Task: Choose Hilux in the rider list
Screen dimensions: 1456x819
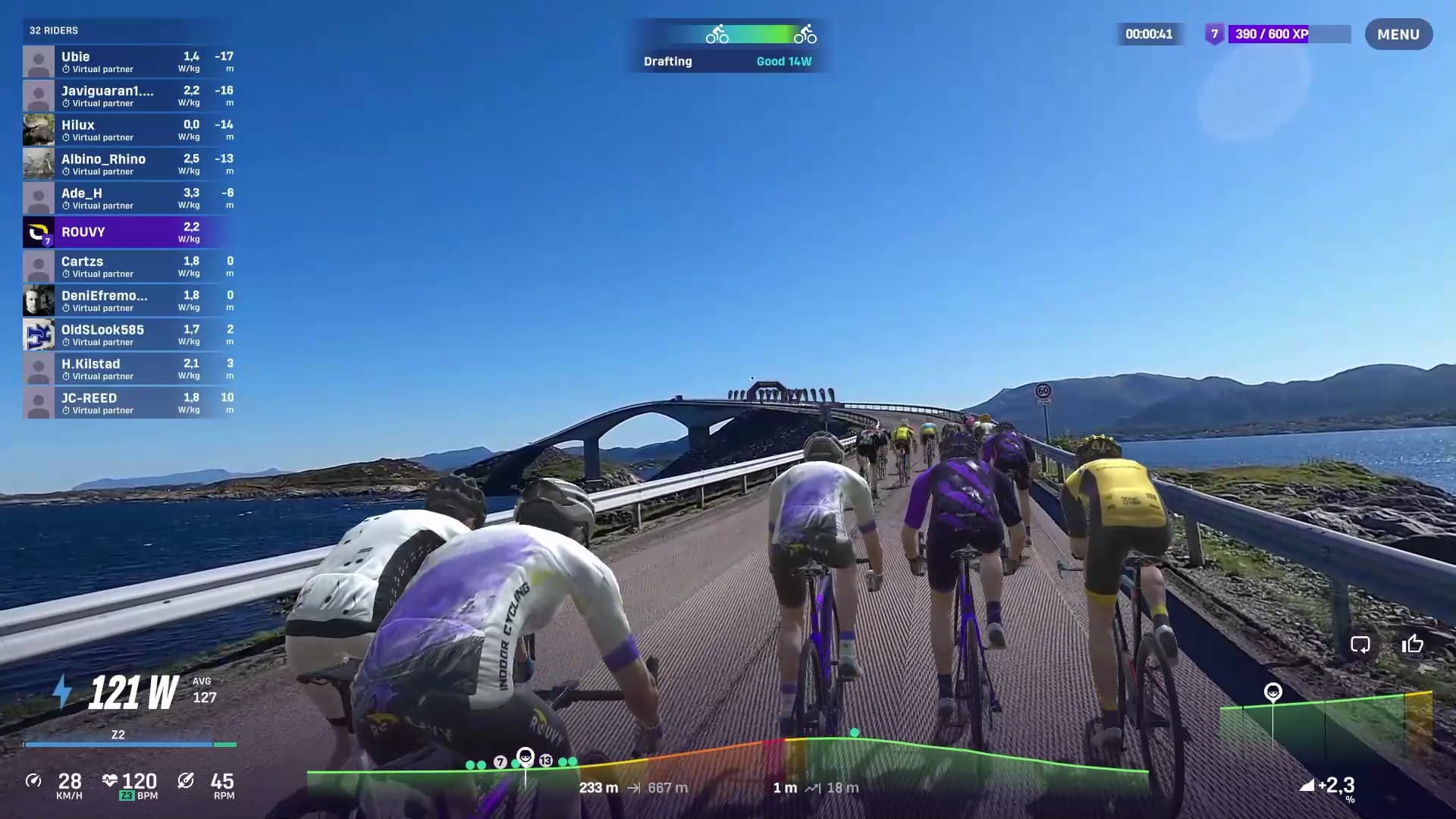Action: (x=128, y=130)
